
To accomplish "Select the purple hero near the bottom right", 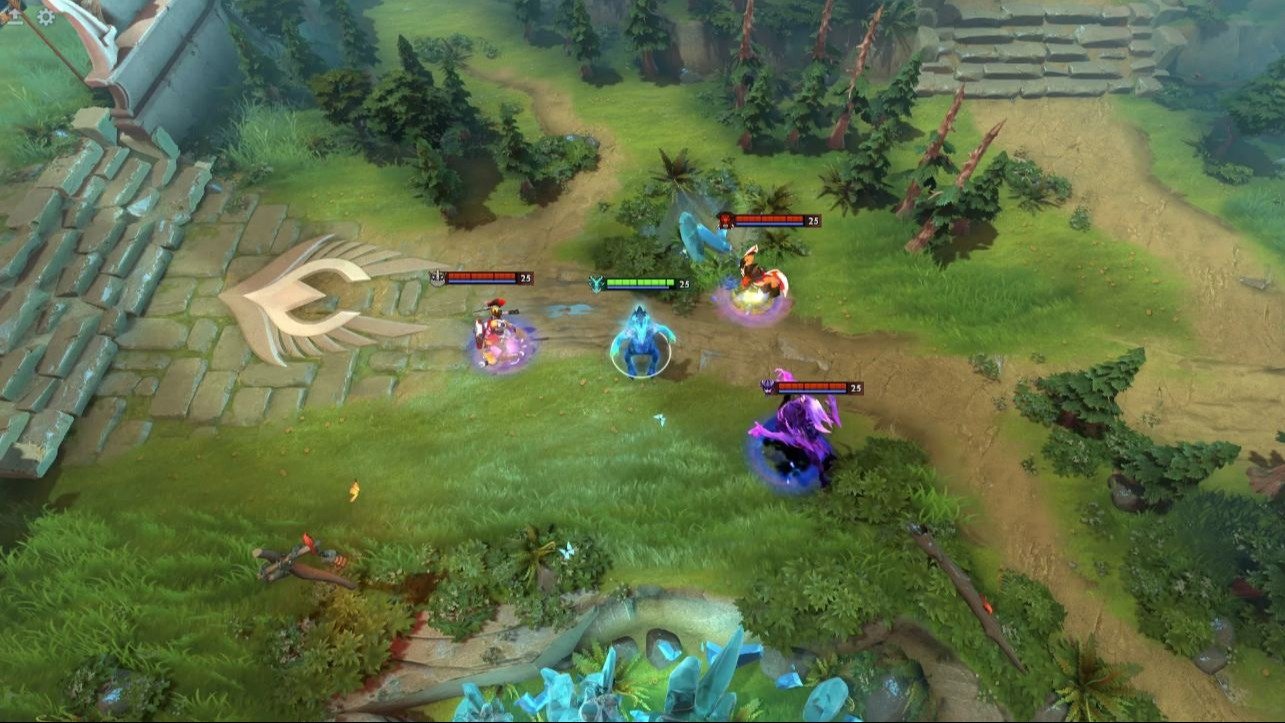I will click(x=793, y=430).
